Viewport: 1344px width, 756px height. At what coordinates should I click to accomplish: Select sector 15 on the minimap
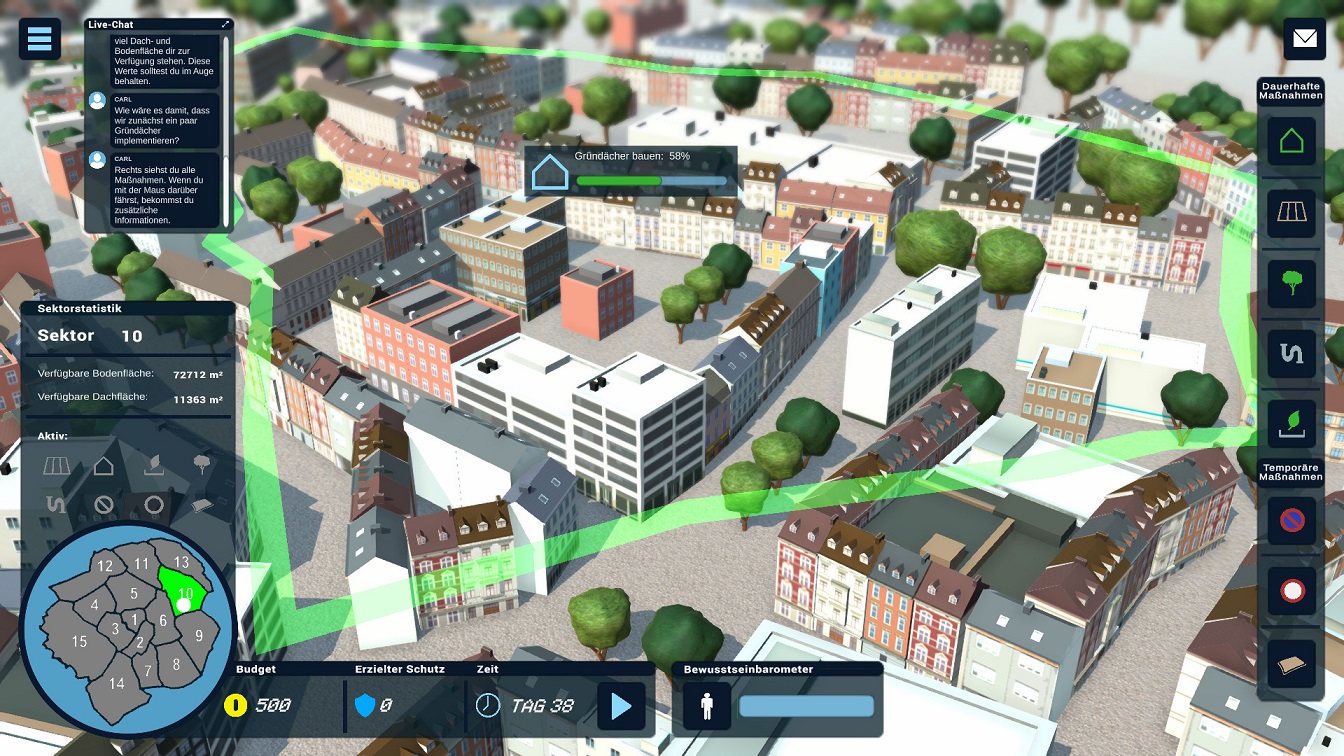79,641
